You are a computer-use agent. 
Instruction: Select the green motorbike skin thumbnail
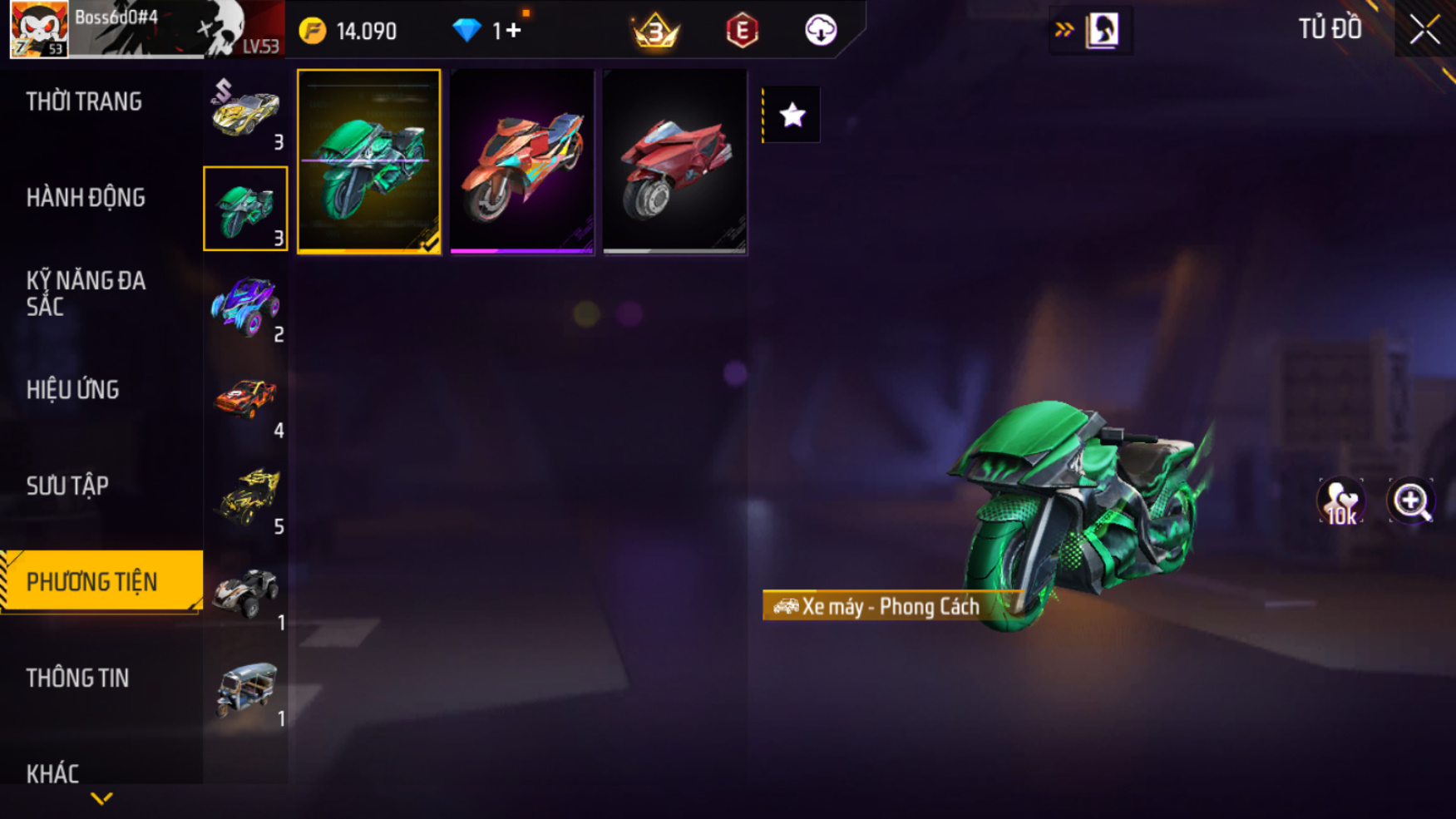pyautogui.click(x=368, y=161)
